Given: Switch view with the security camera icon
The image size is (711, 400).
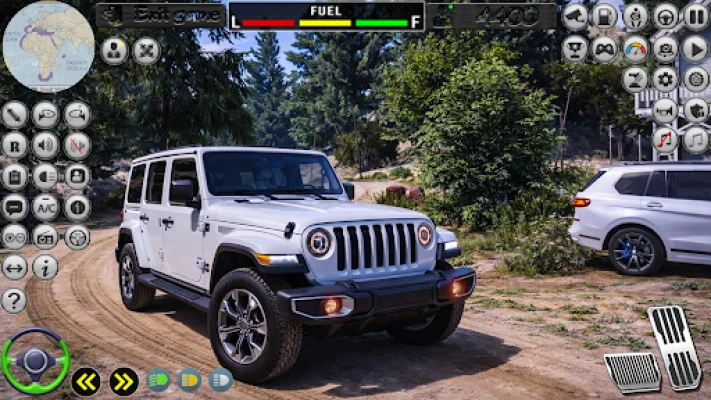Looking at the screenshot, I should (575, 16).
